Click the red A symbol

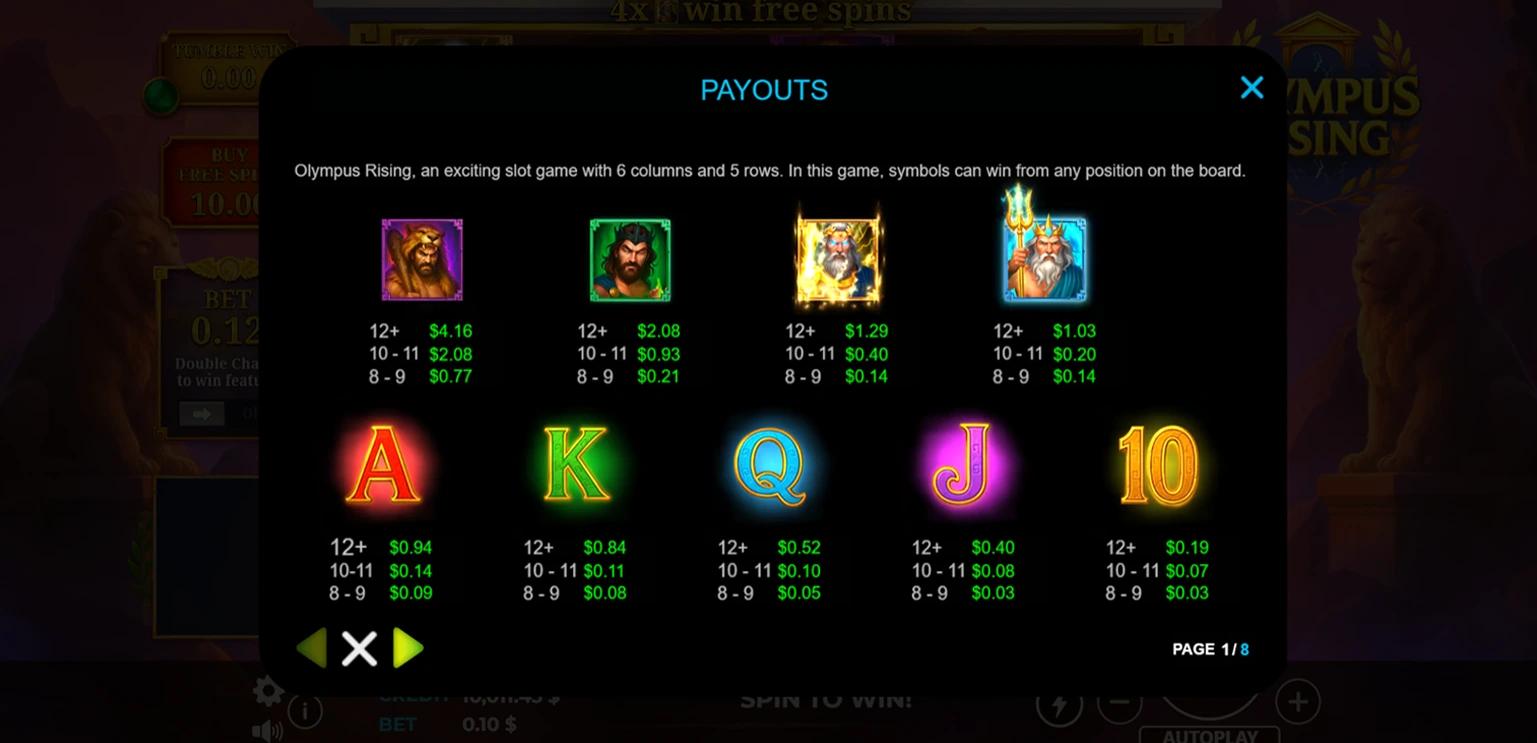(385, 462)
